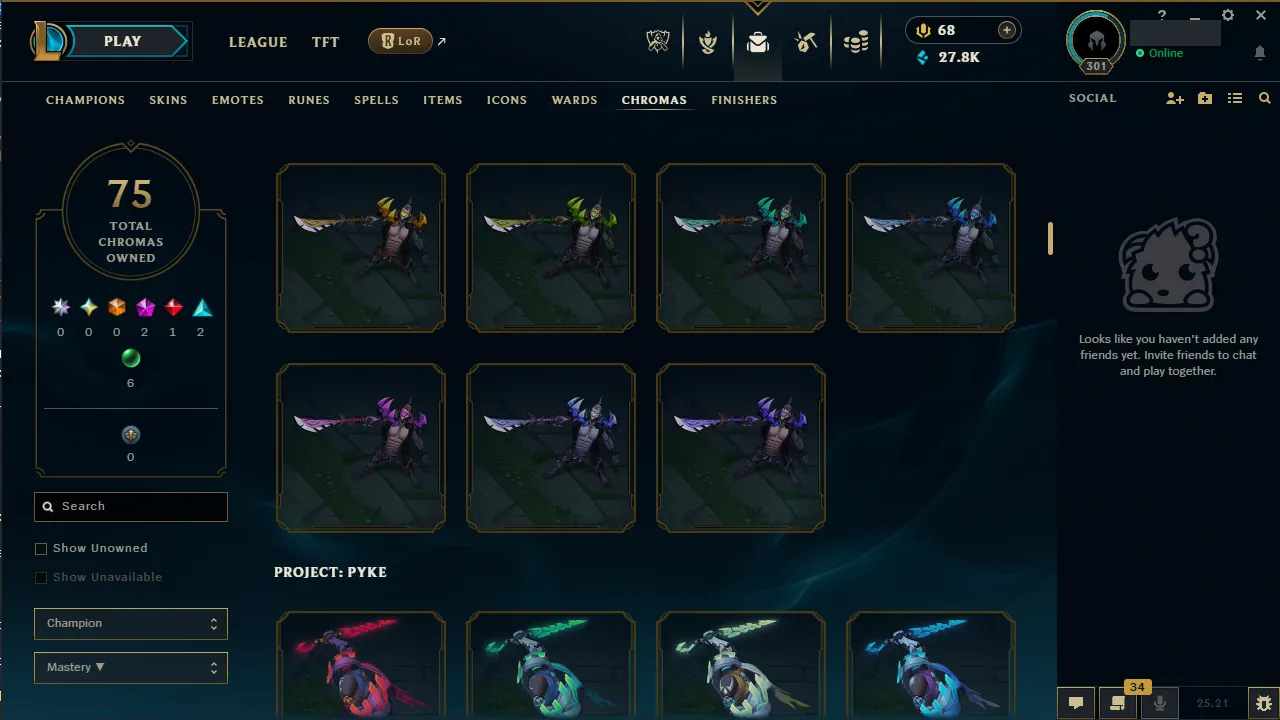The width and height of the screenshot is (1280, 720).
Task: Select the green chroma of Project Pyke
Action: [x=551, y=665]
